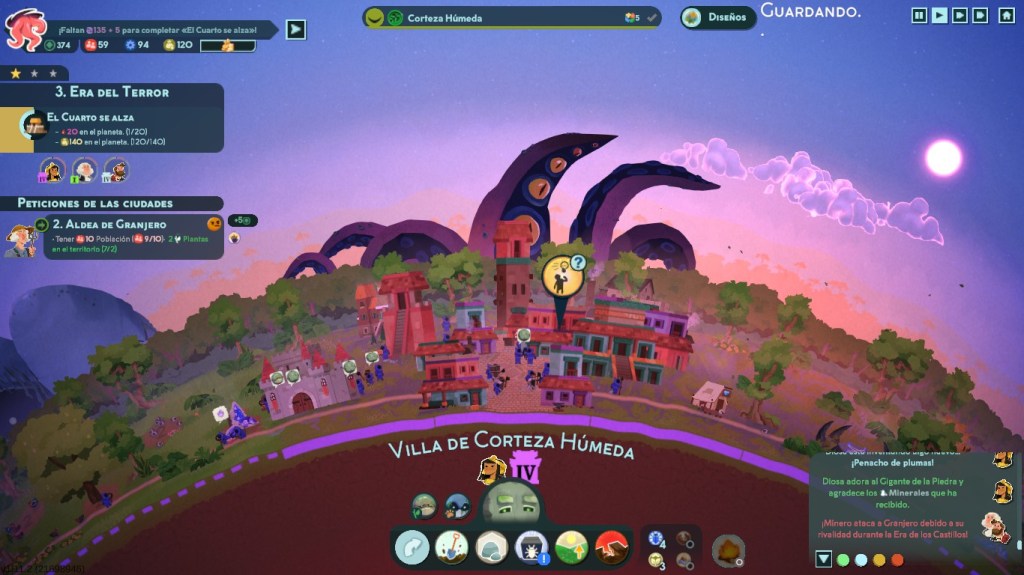Use the beetle ability with alert badge
1024x575 pixels.
529,546
